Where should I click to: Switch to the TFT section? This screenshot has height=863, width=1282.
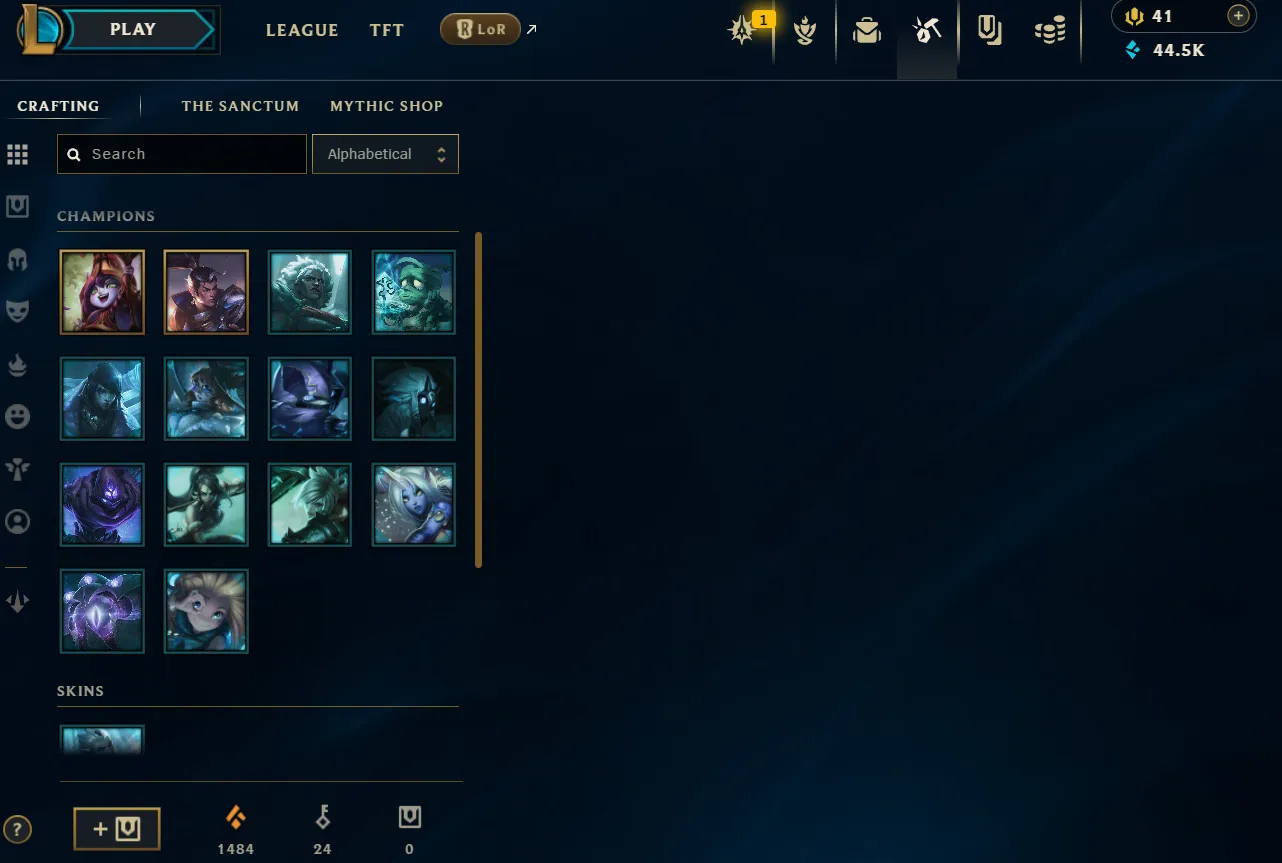coord(386,30)
